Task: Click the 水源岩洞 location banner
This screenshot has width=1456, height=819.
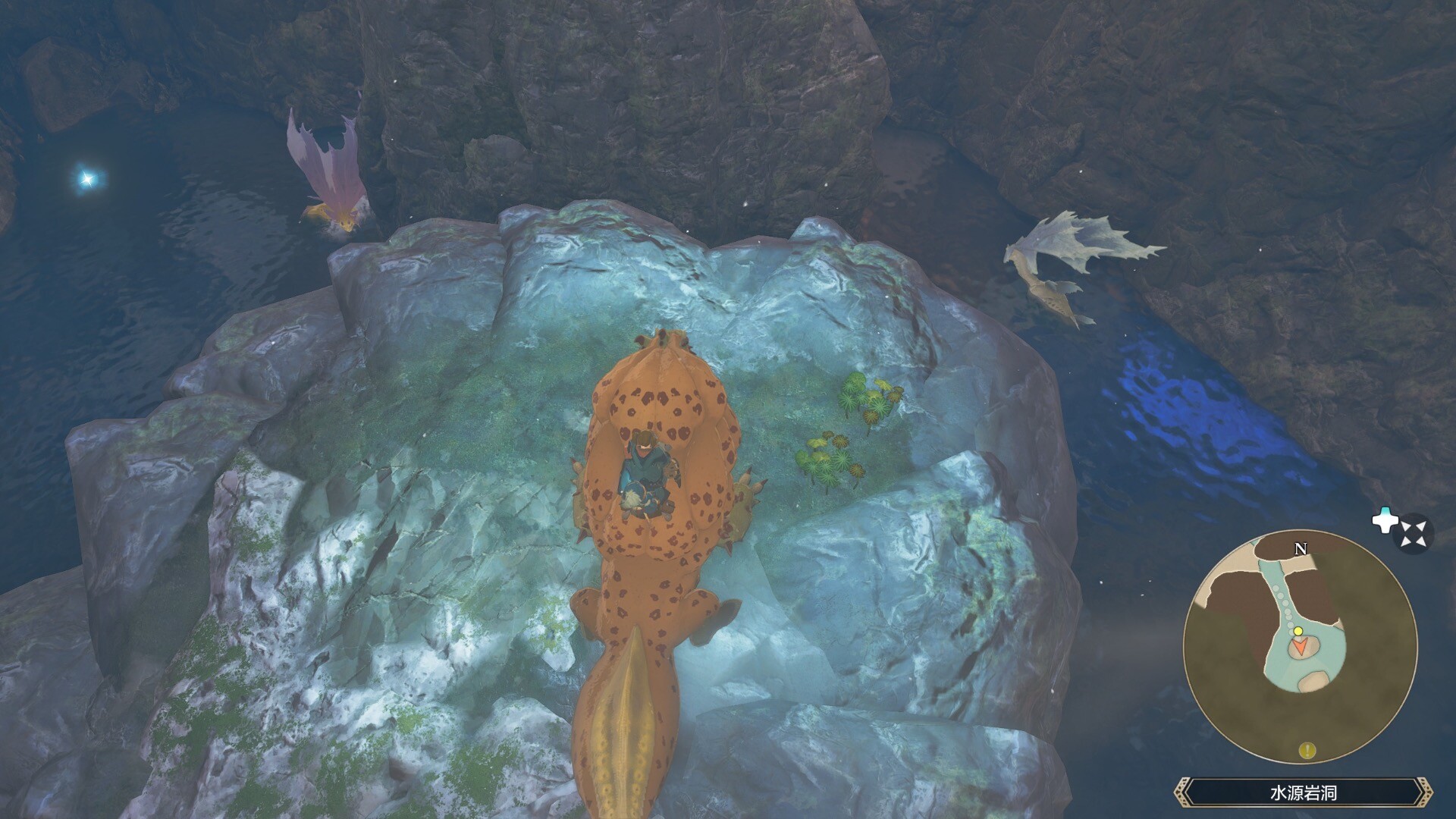Action: pos(1303,793)
